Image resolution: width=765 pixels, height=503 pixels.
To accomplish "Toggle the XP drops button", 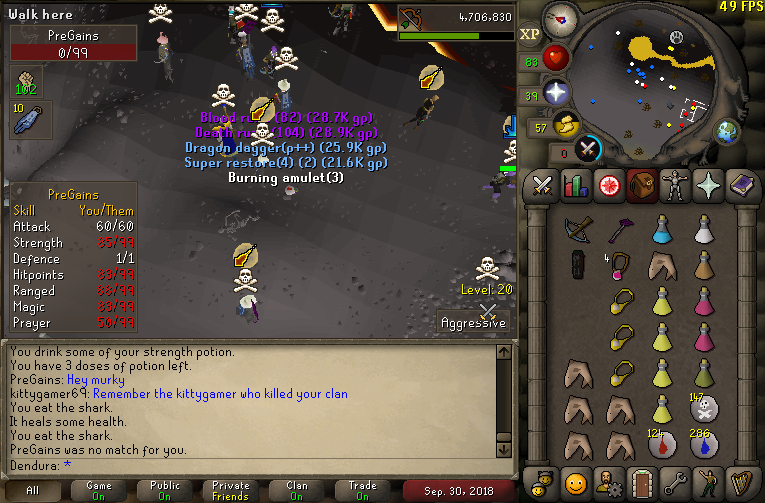I will [x=531, y=35].
